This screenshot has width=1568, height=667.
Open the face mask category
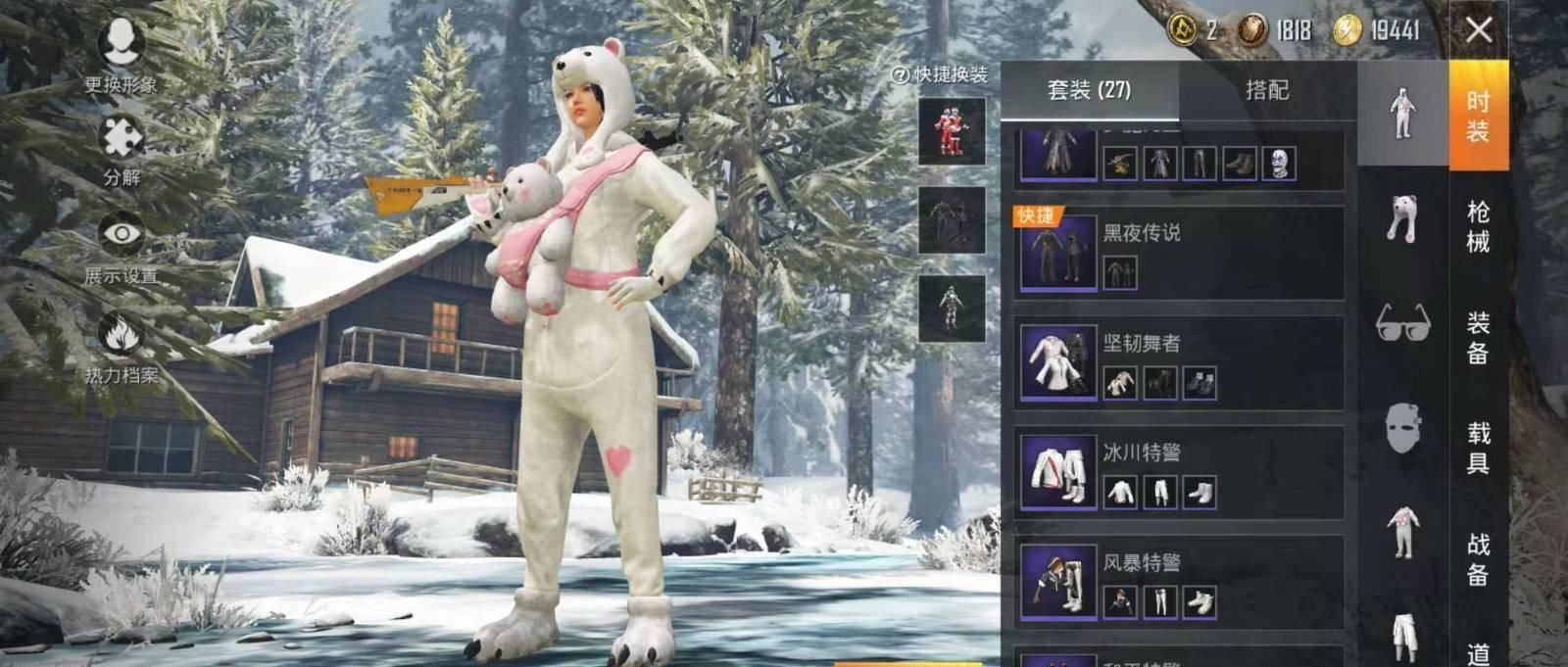(x=1402, y=428)
